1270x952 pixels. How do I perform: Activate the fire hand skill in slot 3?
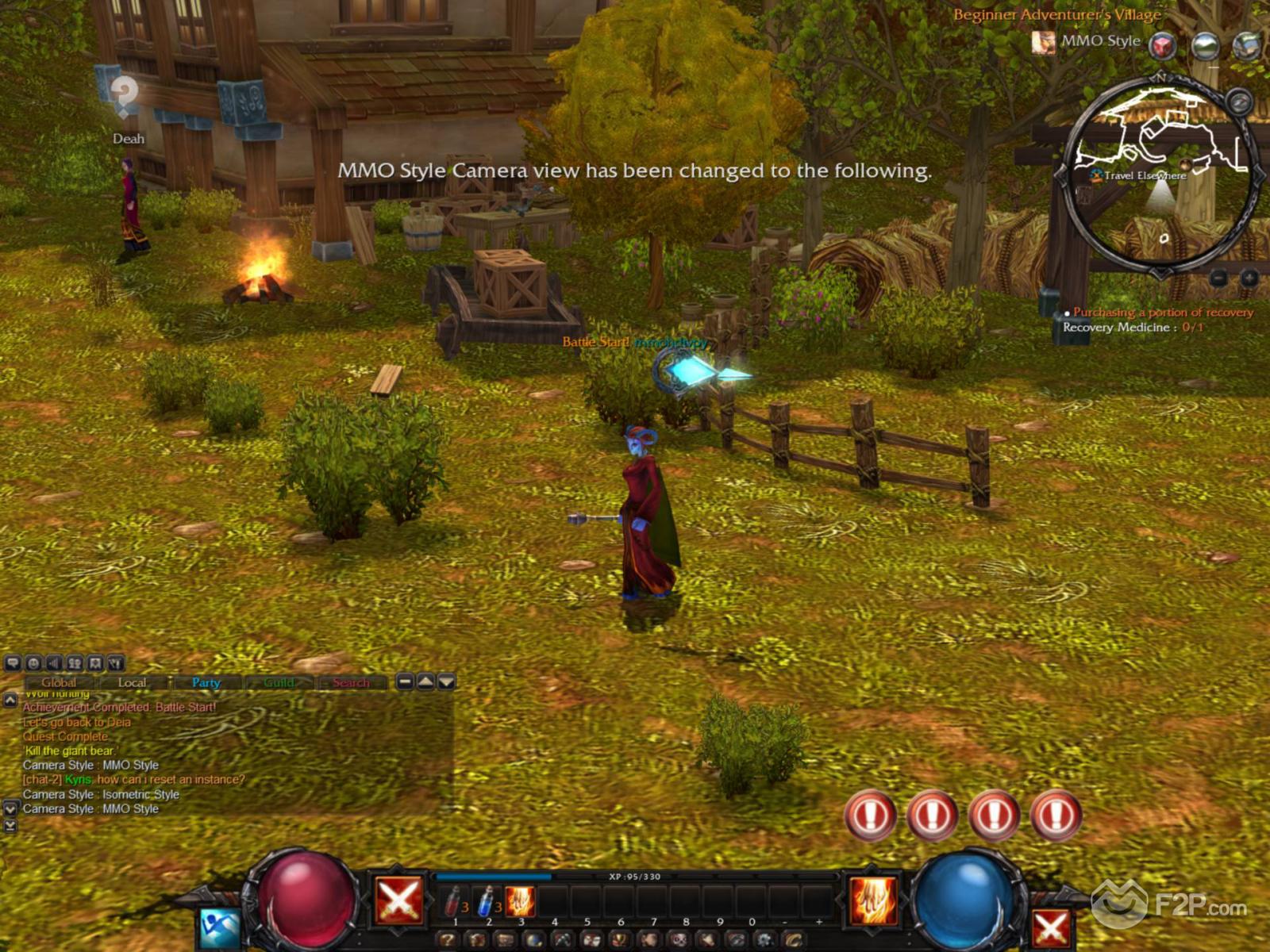click(520, 902)
